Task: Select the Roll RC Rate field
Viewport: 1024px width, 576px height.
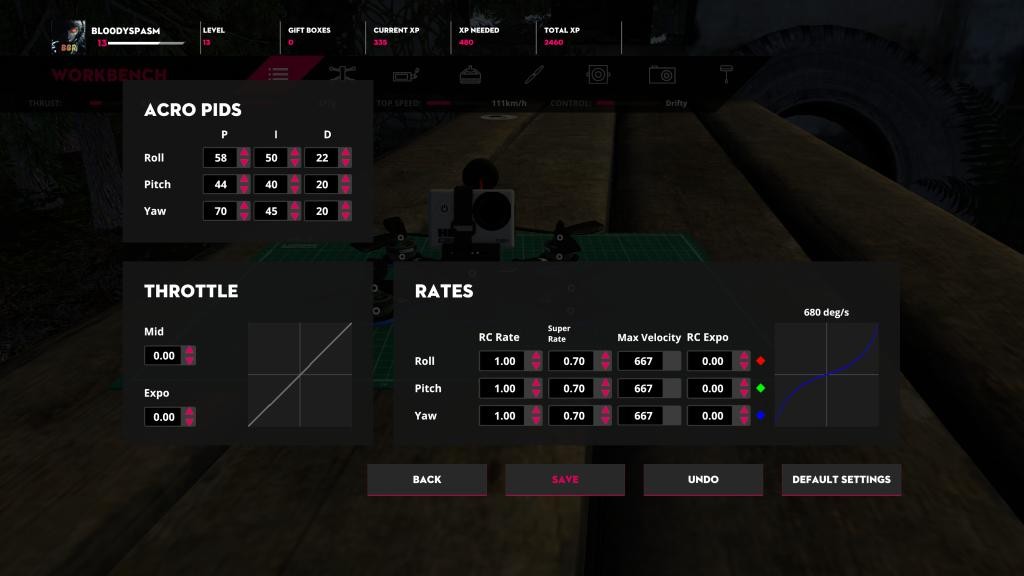Action: [x=504, y=362]
